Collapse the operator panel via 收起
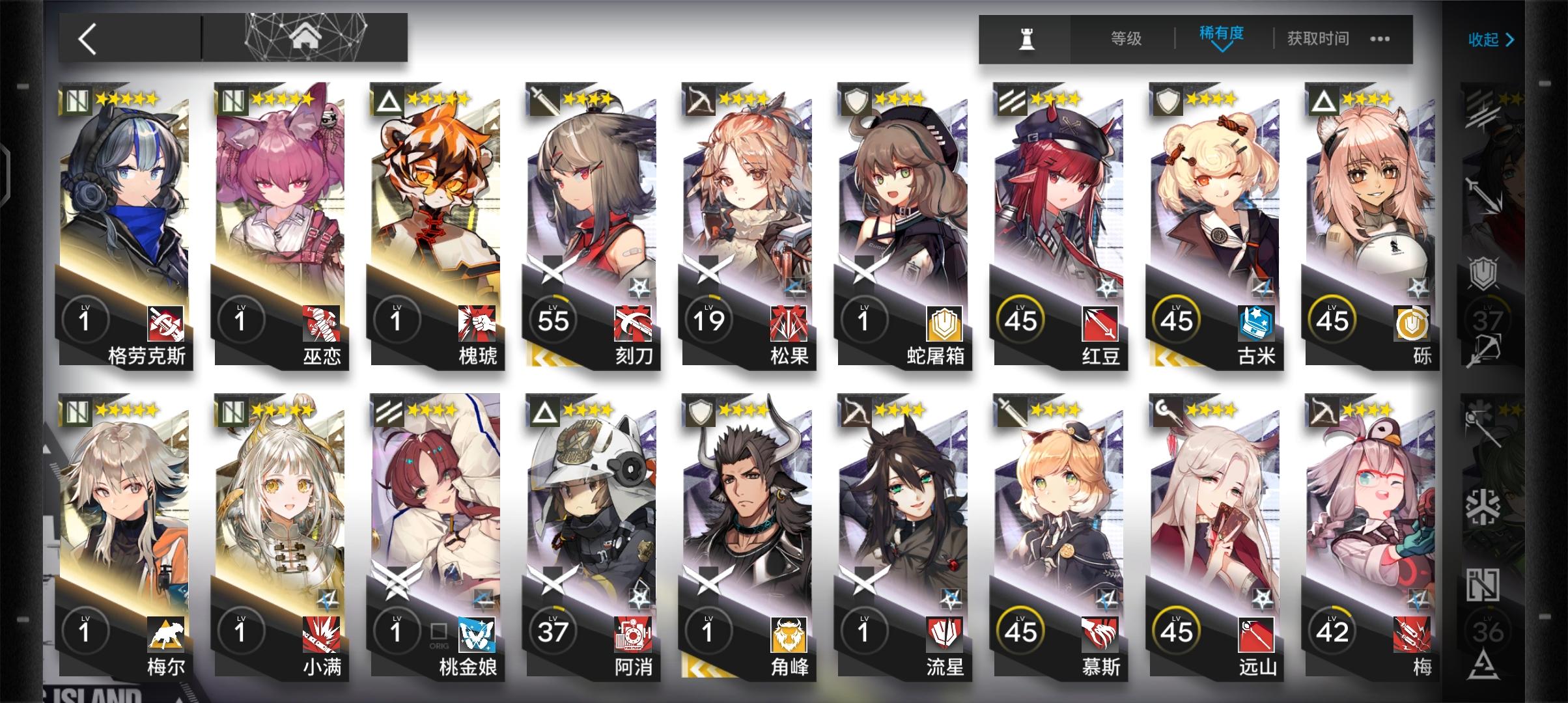This screenshot has height=703, width=1568. (x=1491, y=39)
